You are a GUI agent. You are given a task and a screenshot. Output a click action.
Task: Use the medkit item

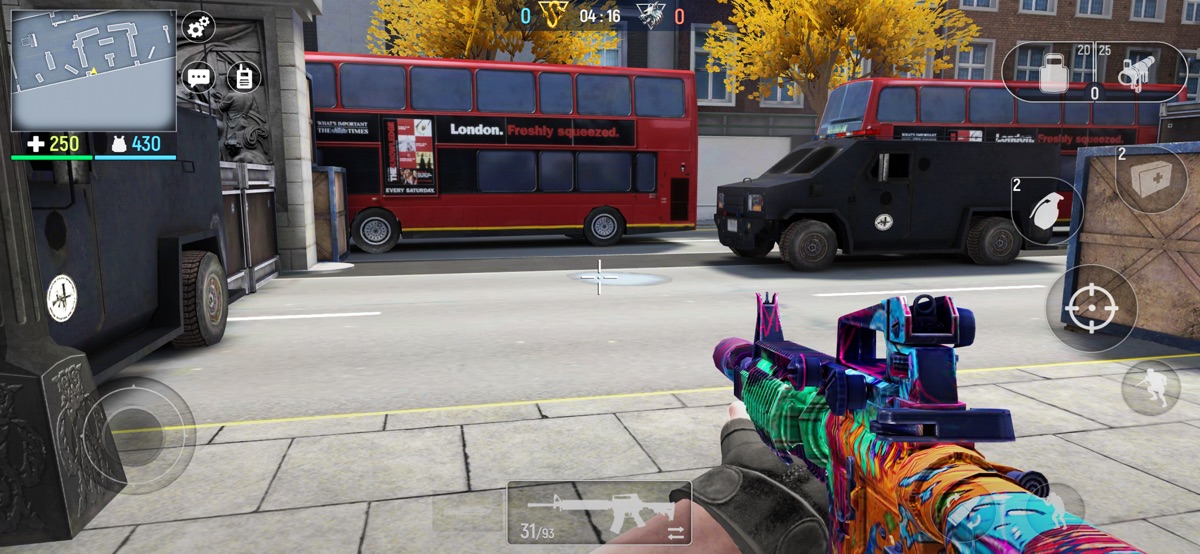click(1151, 180)
